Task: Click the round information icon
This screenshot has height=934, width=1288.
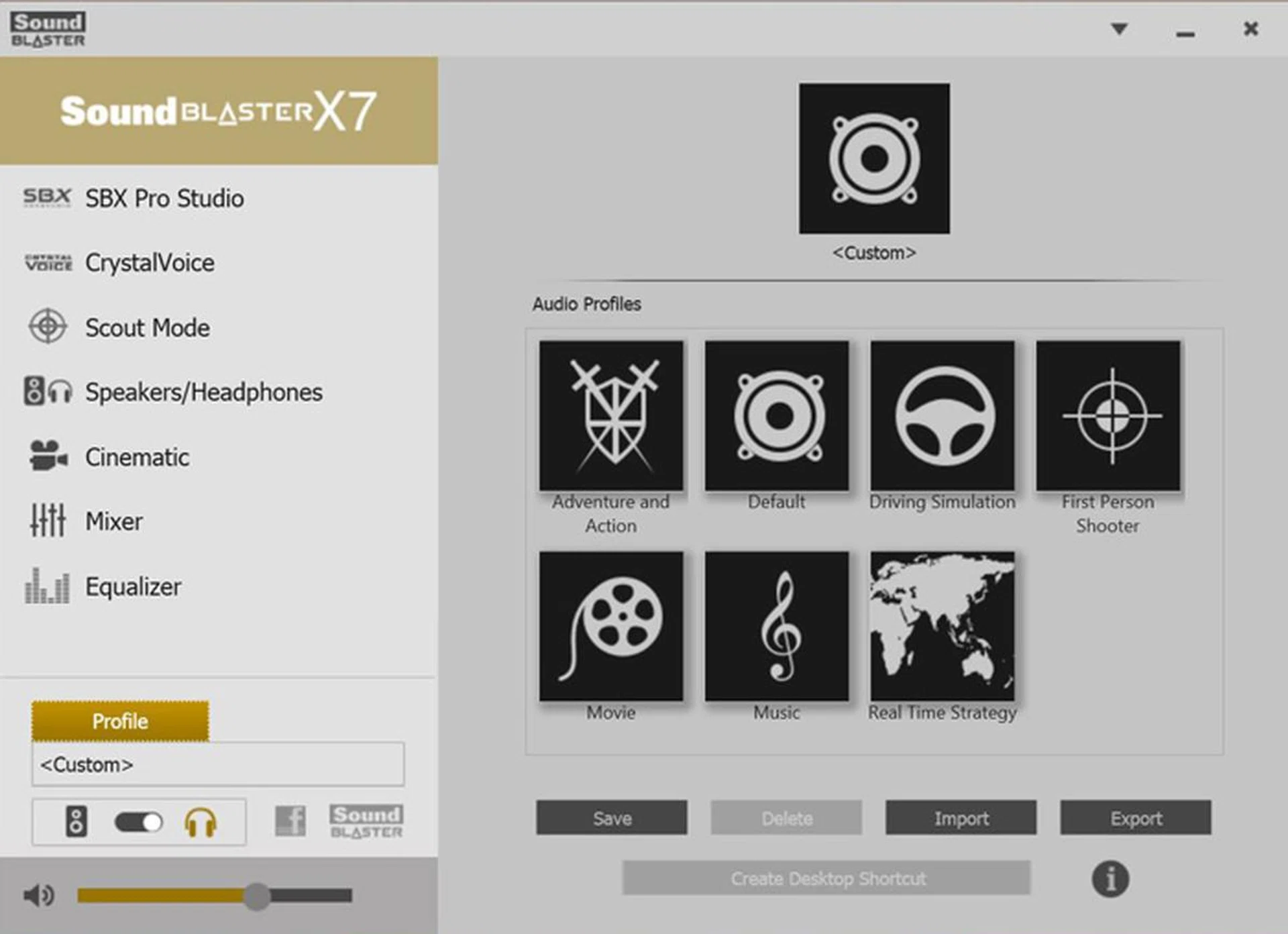Action: click(x=1110, y=879)
